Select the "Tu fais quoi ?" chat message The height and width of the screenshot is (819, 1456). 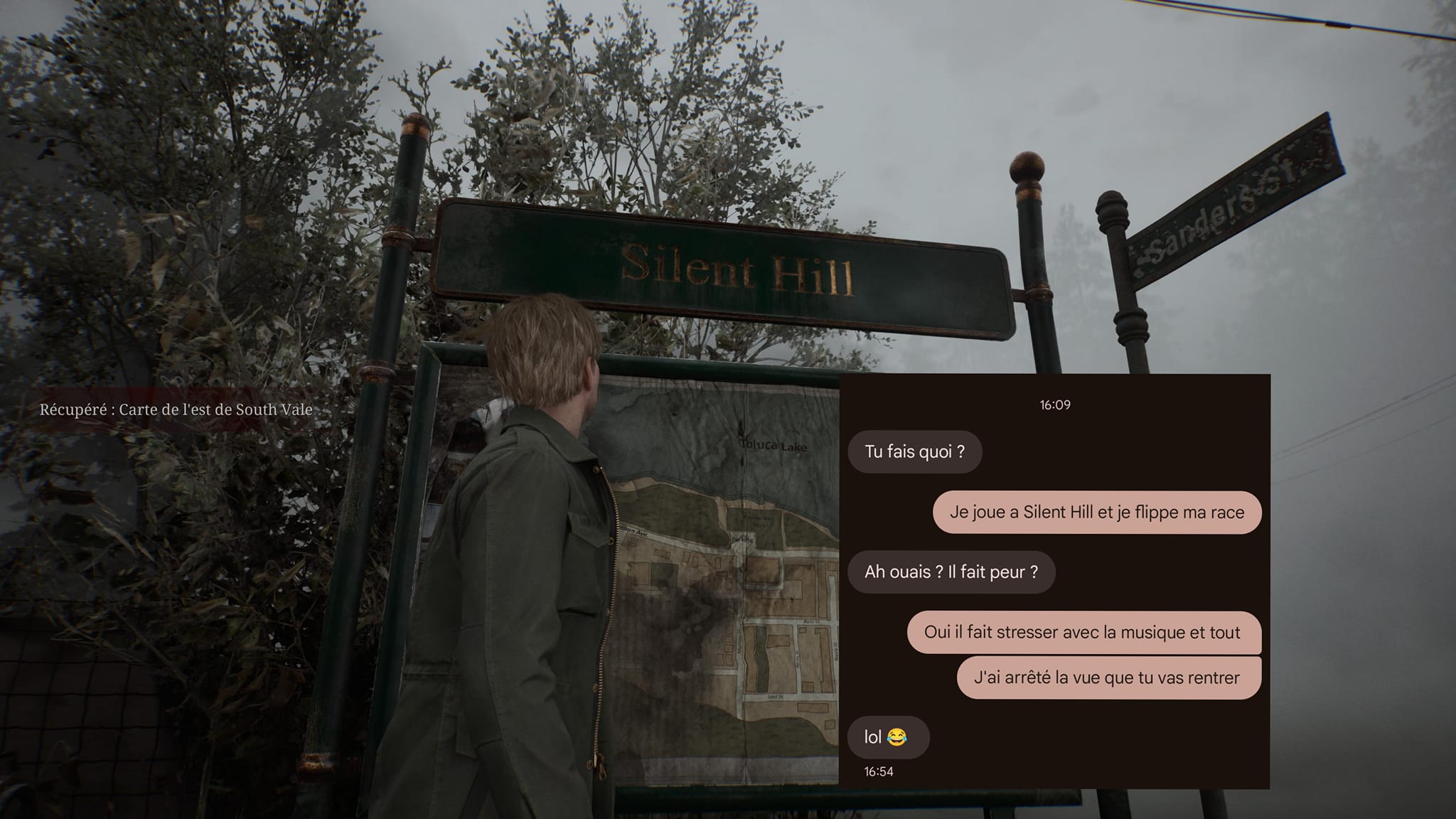tap(914, 452)
